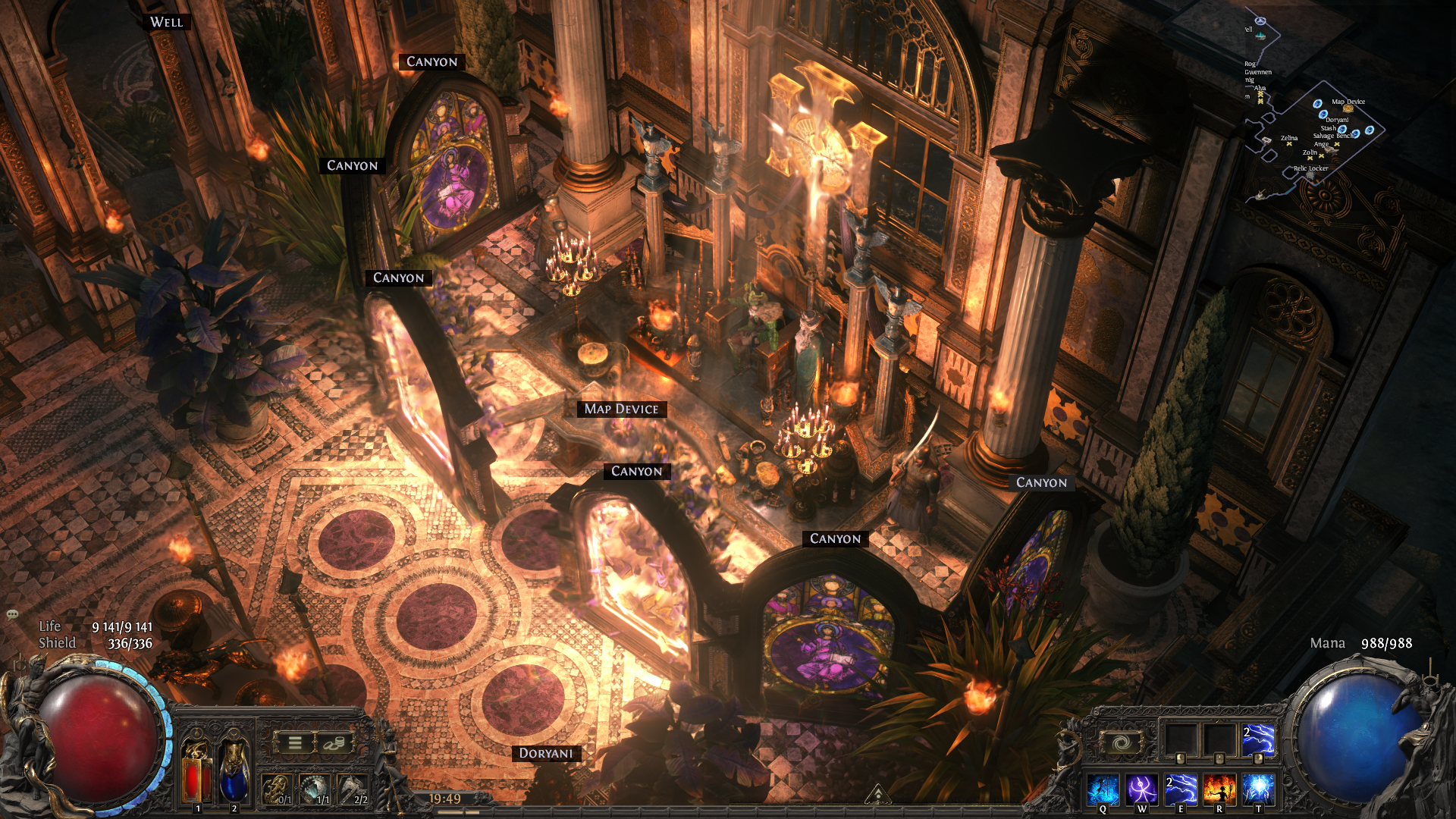Click the Map Device label
The image size is (1456, 819).
(x=621, y=409)
